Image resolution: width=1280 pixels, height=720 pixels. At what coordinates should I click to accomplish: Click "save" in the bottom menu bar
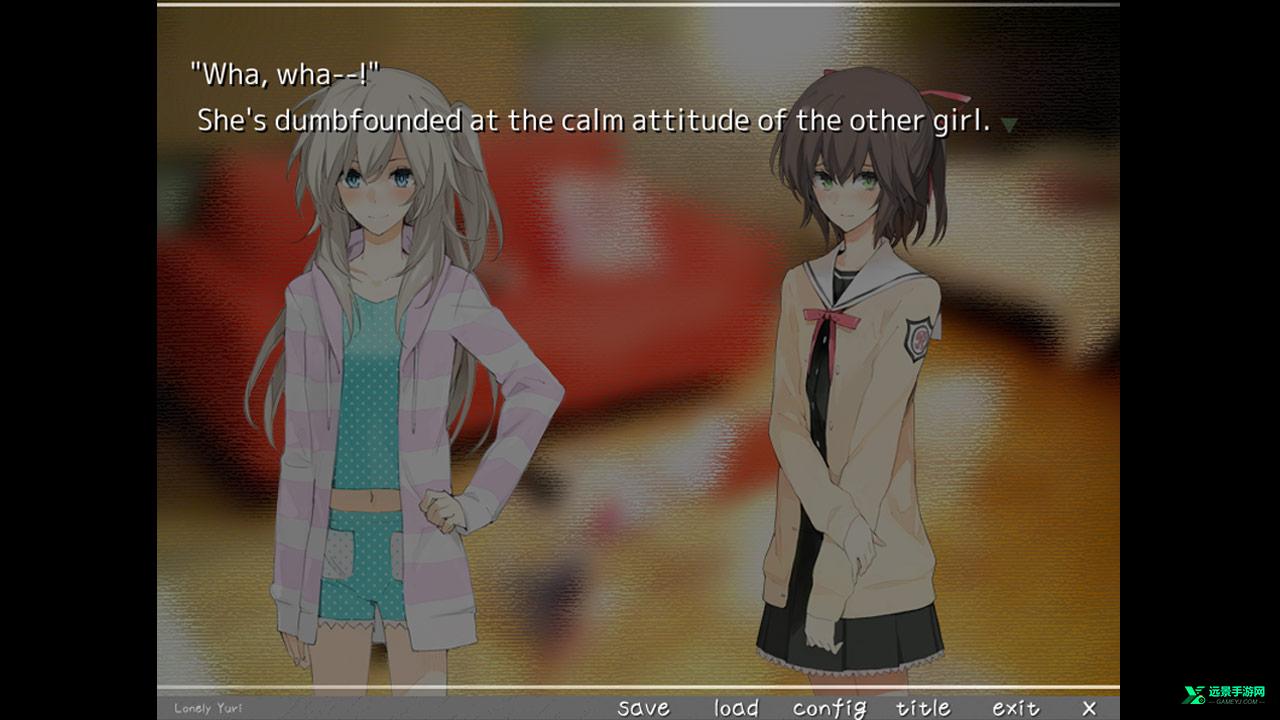[644, 707]
